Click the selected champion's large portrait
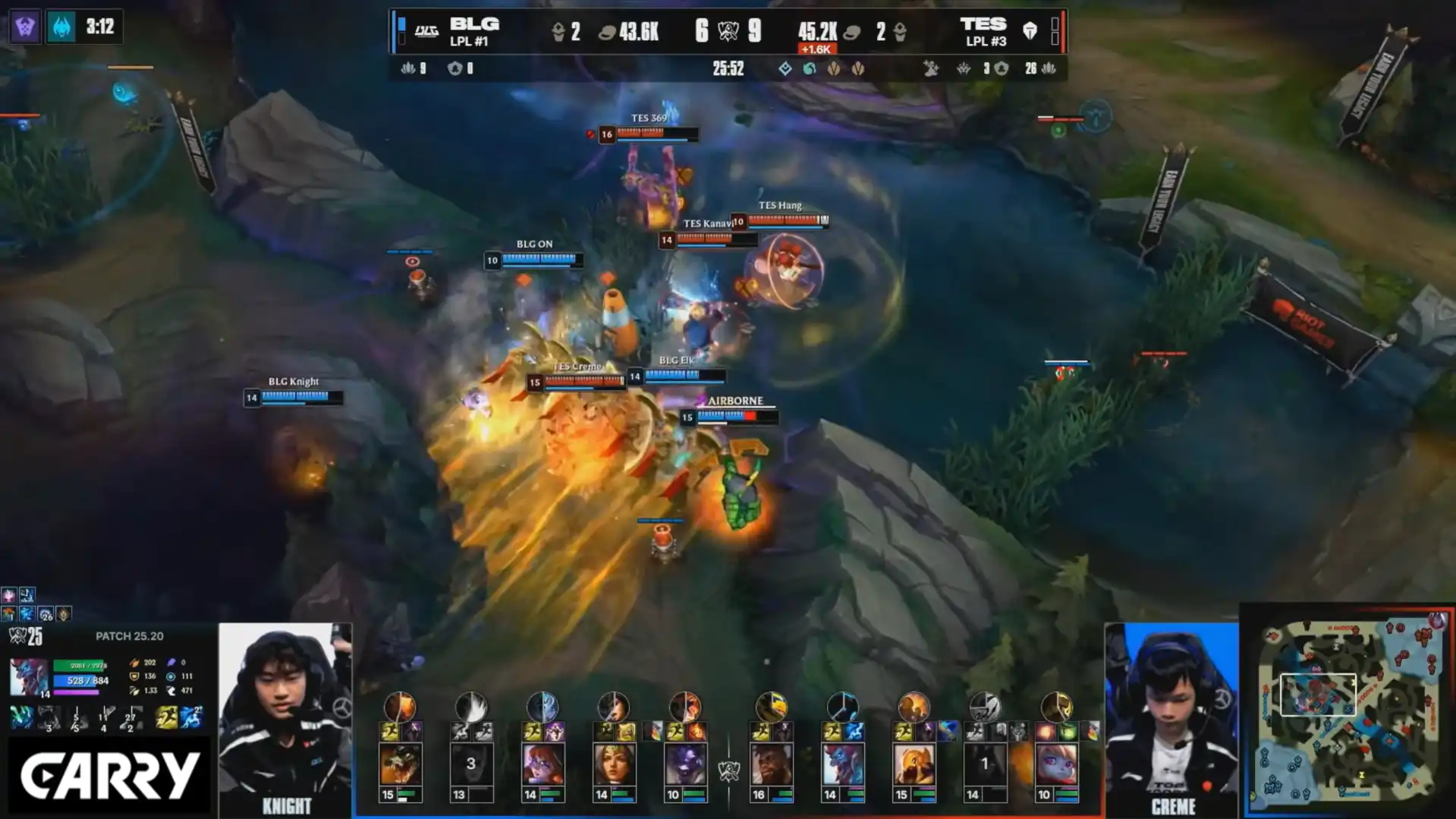Screen dimensions: 1456x819 coord(28,676)
